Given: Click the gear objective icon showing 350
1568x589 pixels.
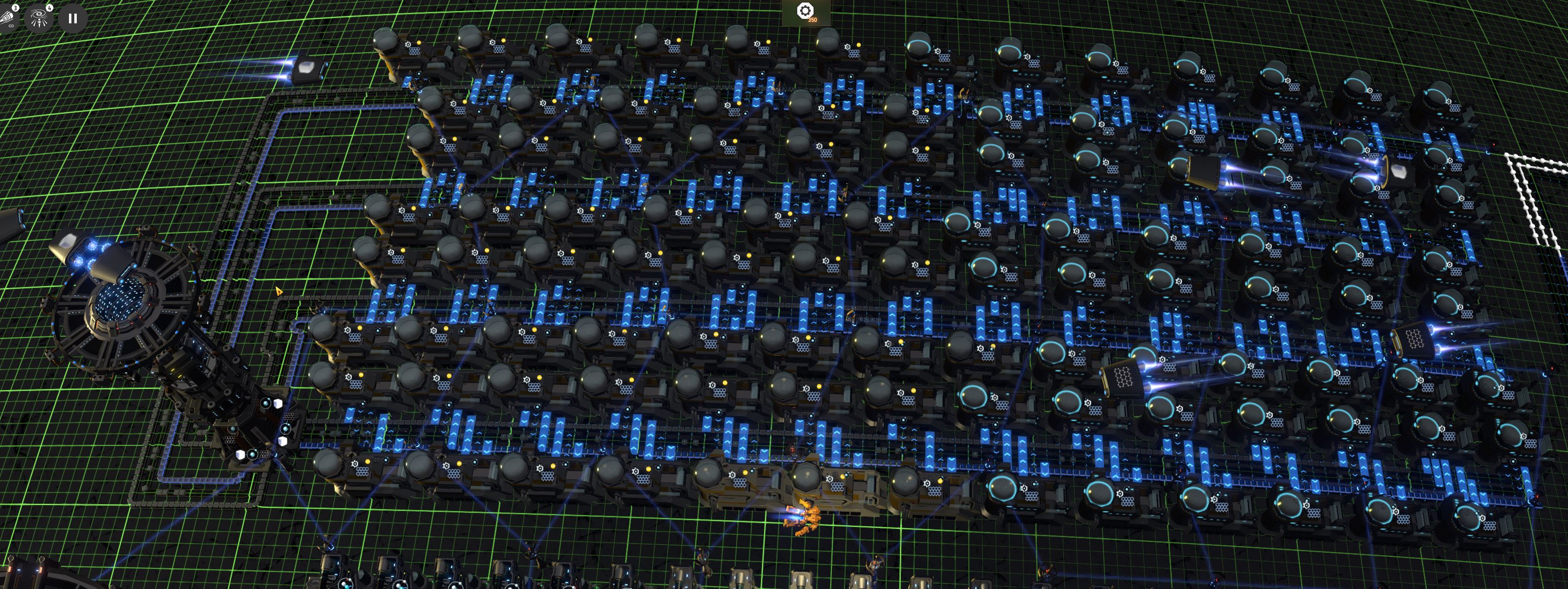Looking at the screenshot, I should click(805, 10).
